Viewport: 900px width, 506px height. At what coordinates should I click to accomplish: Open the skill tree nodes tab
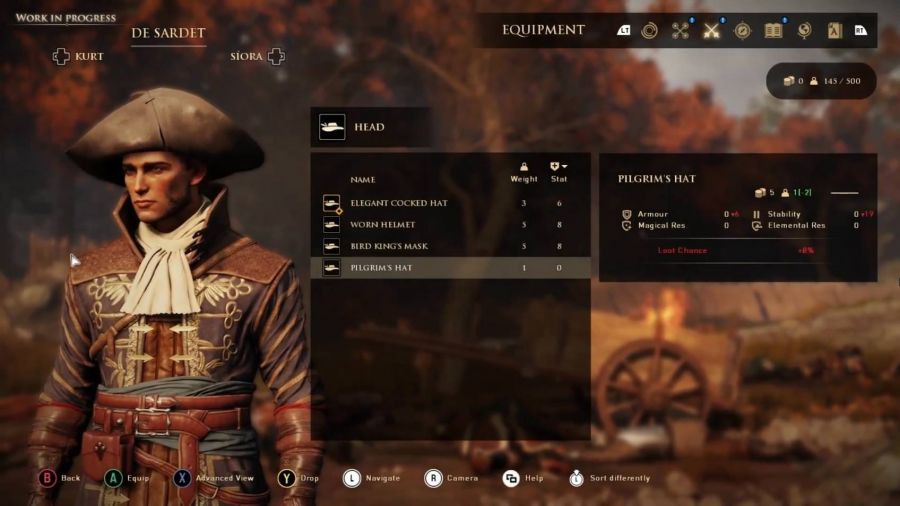click(681, 30)
